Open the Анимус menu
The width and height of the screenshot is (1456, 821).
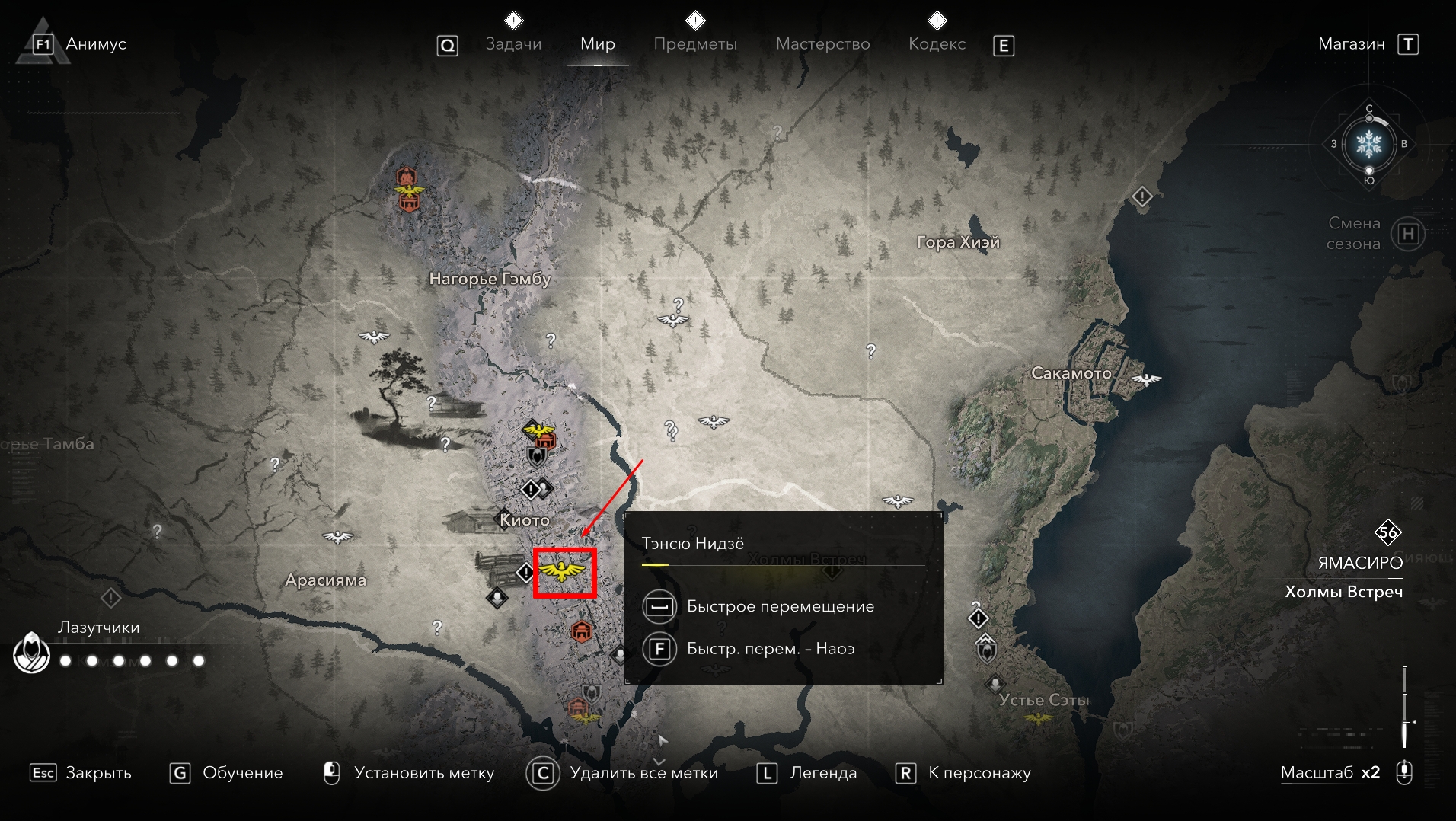pyautogui.click(x=95, y=44)
